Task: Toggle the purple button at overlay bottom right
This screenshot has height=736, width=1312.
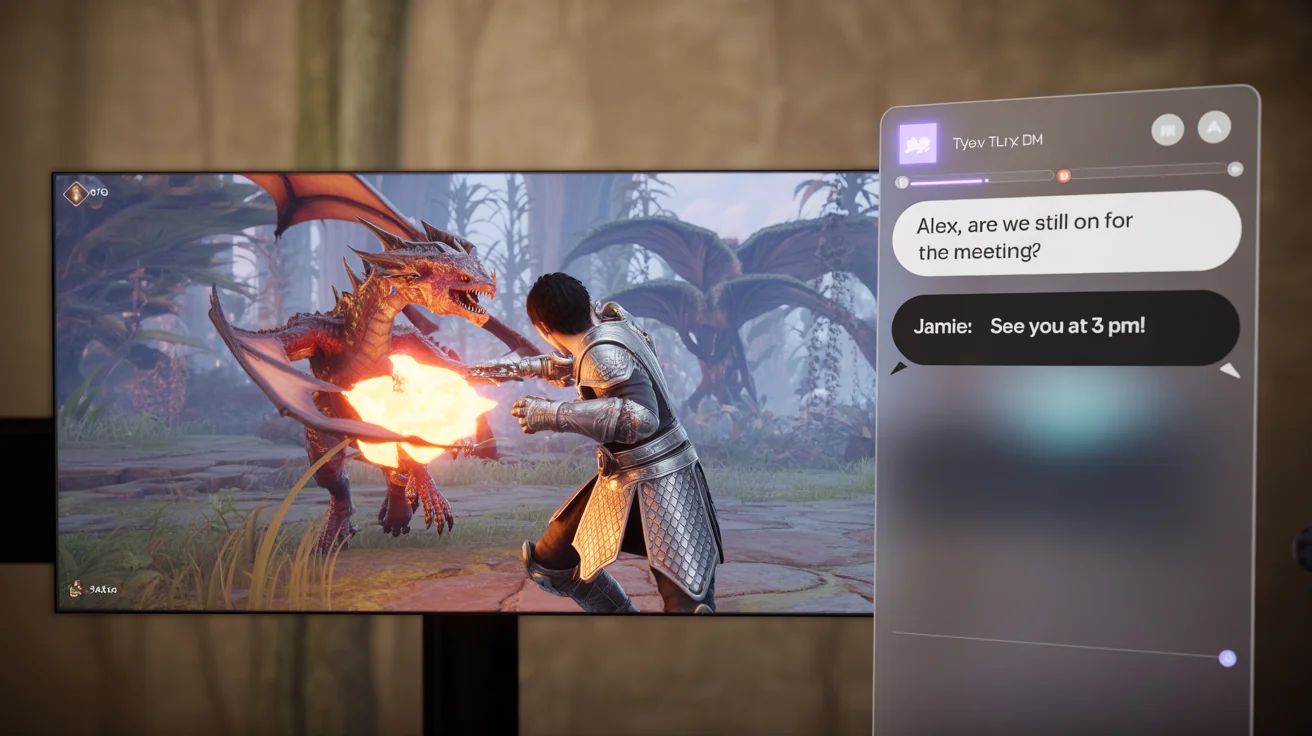Action: click(1226, 657)
